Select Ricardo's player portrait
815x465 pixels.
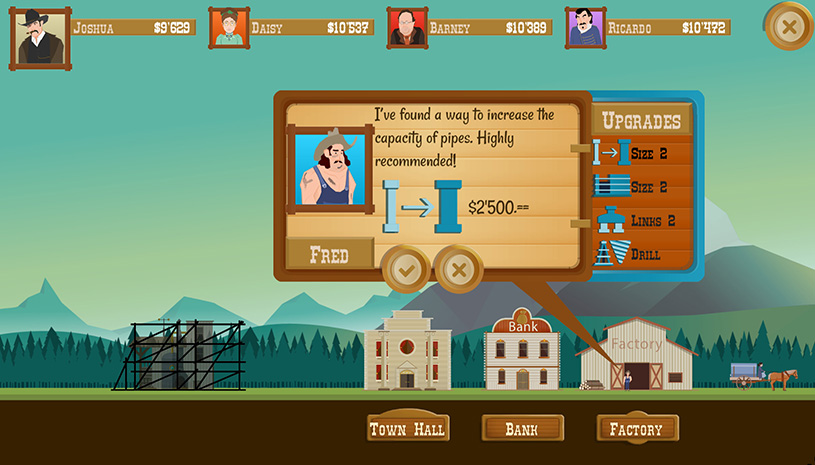(585, 28)
